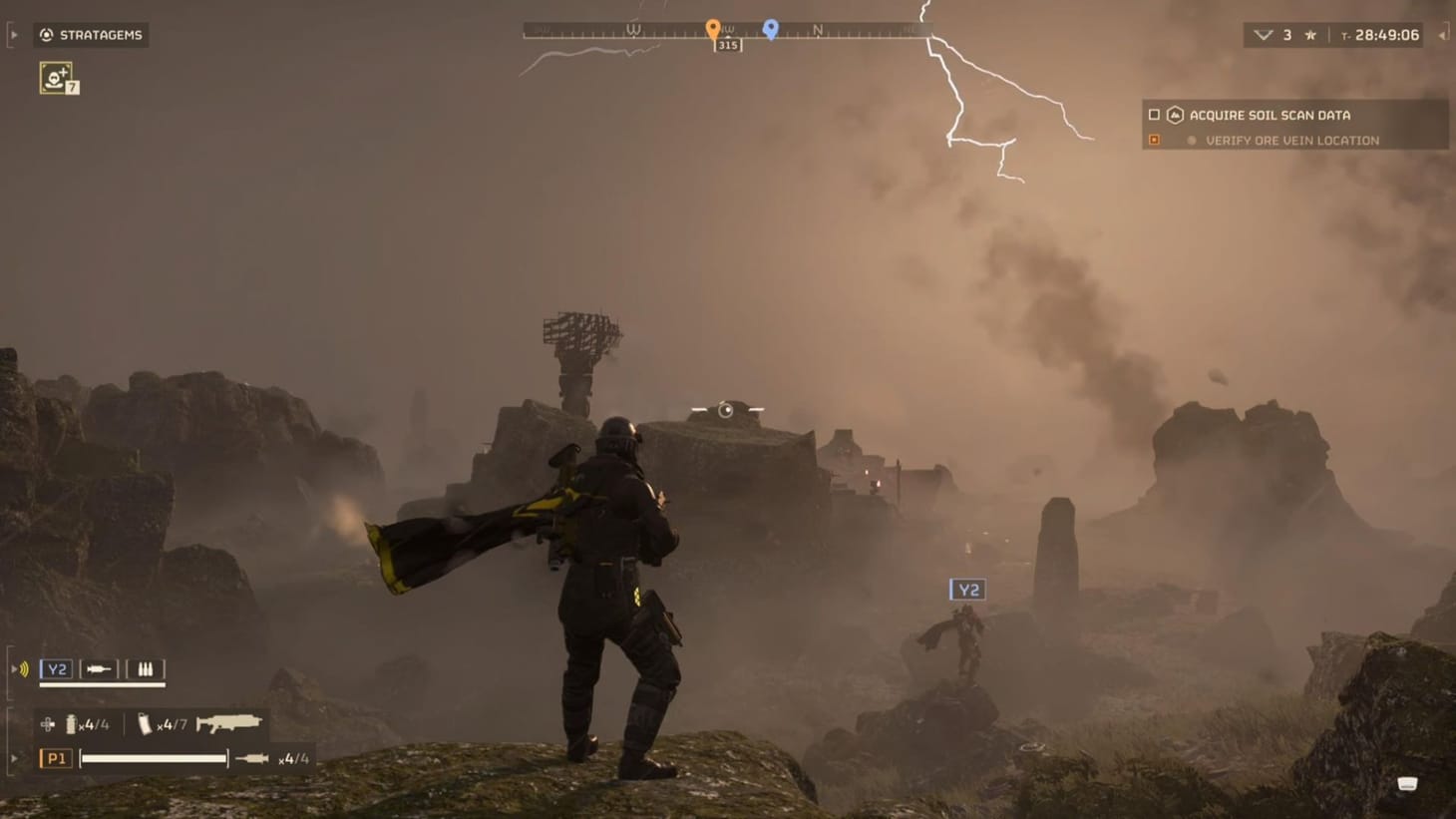The height and width of the screenshot is (819, 1456).
Task: Mute the voice chat indicator beside Y2's nameplate
Action: coord(23,668)
